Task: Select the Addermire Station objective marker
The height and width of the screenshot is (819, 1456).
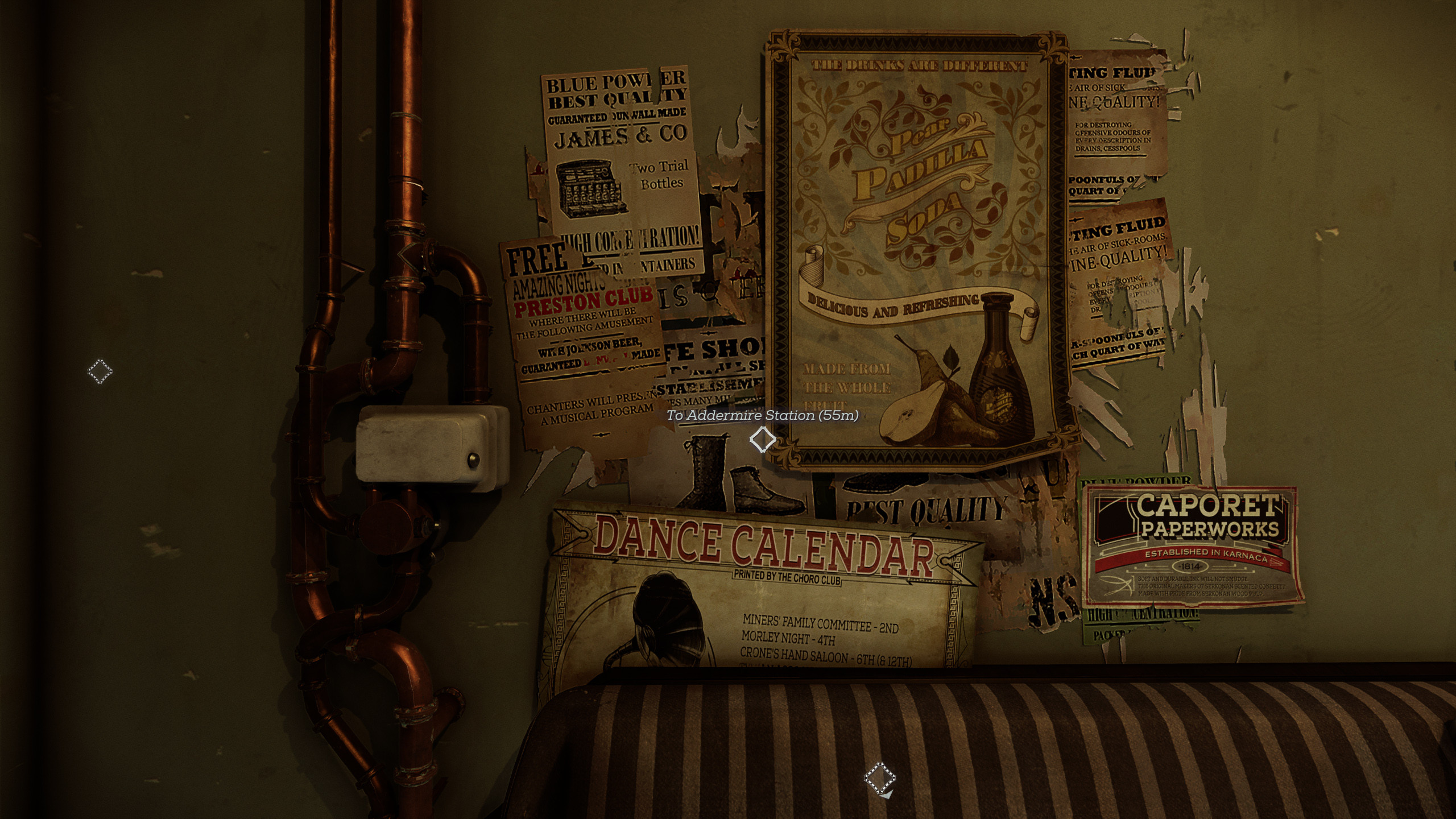Action: (x=762, y=439)
